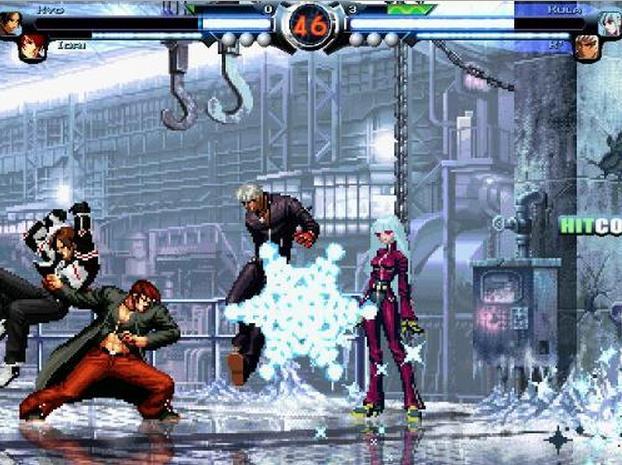Choose K' partner portrait
The image size is (622, 465).
587,47
